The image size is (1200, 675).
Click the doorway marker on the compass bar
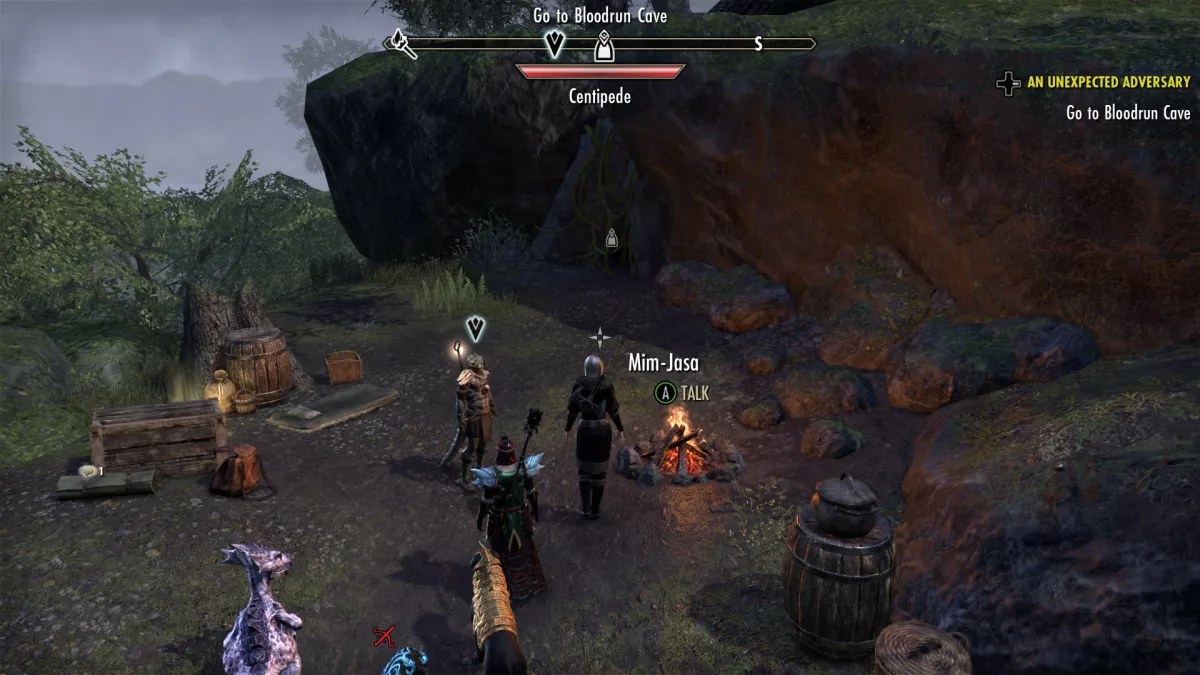[604, 46]
